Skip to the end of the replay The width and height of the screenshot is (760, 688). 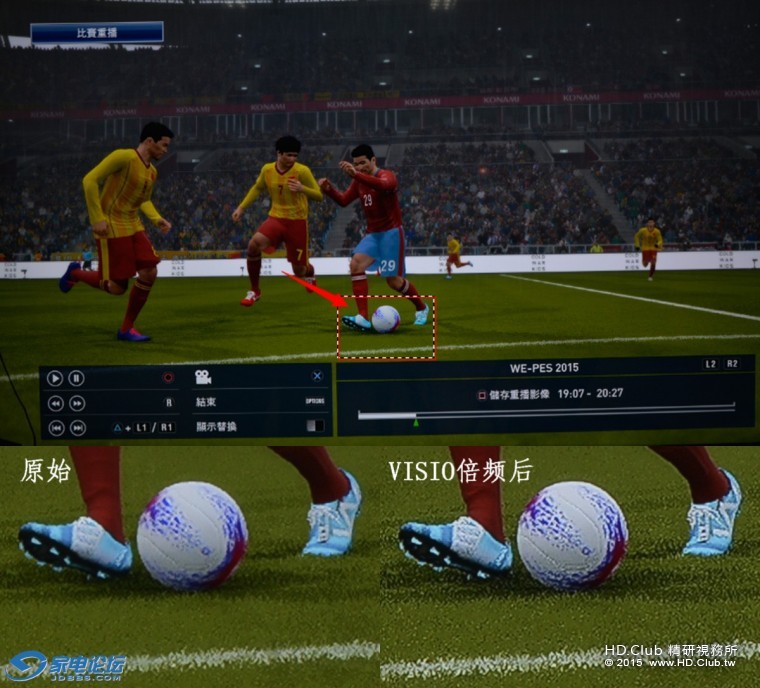pos(76,427)
